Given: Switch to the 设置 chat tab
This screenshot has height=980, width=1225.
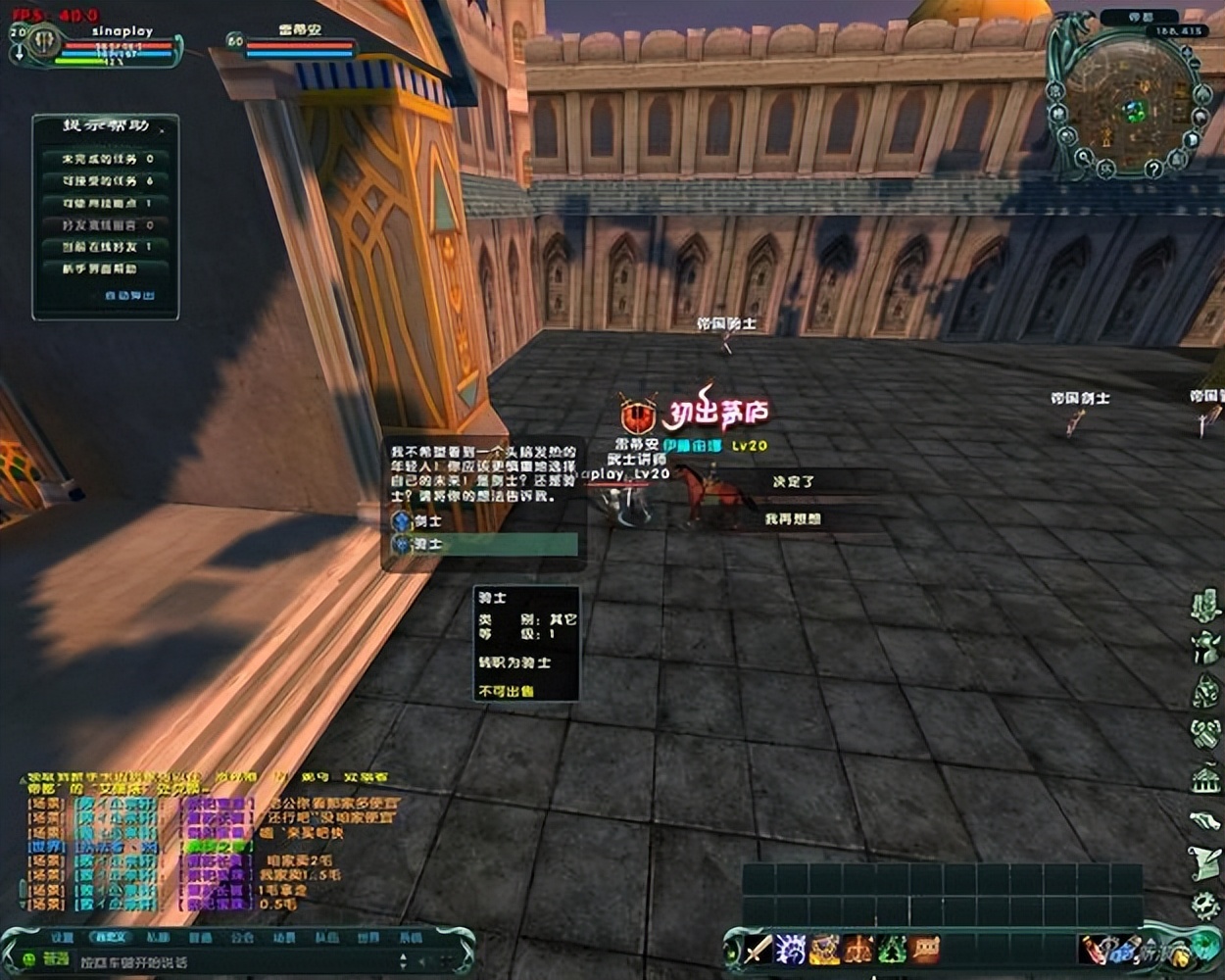Looking at the screenshot, I should (x=63, y=938).
